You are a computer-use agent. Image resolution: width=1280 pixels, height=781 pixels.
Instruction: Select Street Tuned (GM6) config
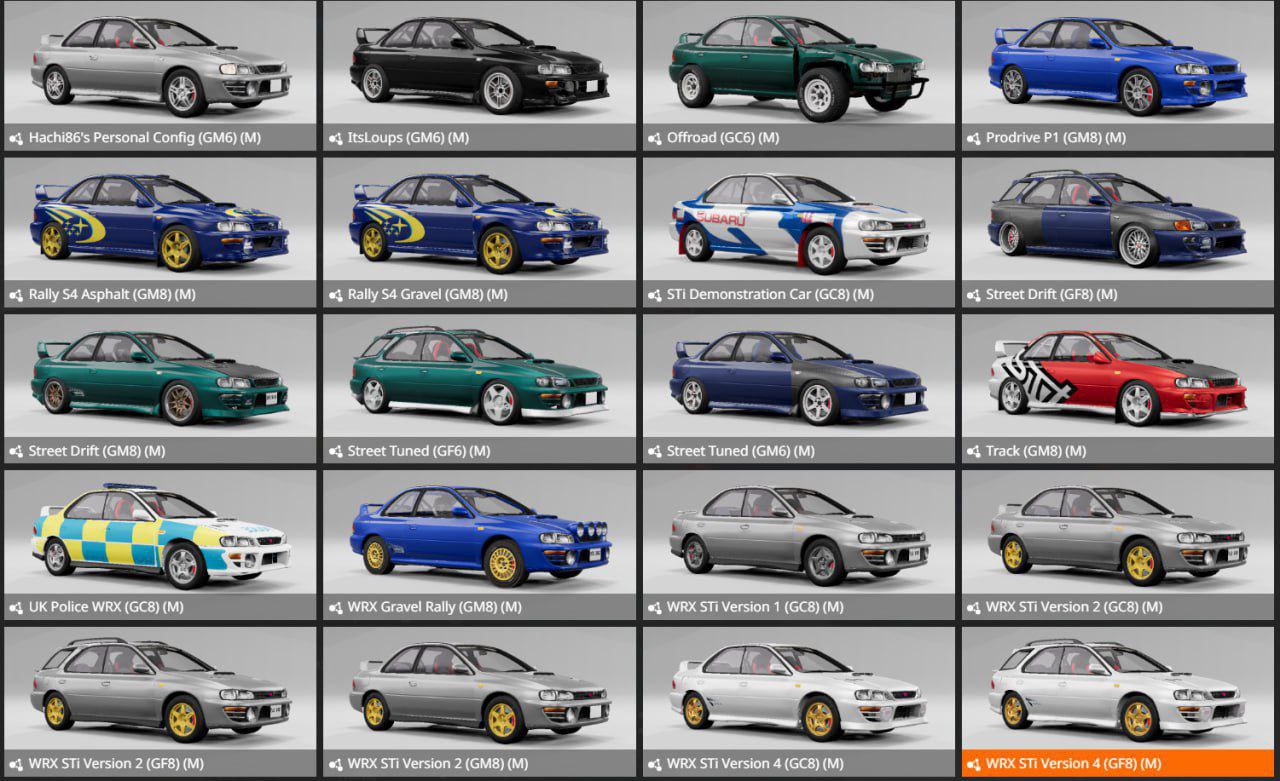pyautogui.click(x=798, y=388)
